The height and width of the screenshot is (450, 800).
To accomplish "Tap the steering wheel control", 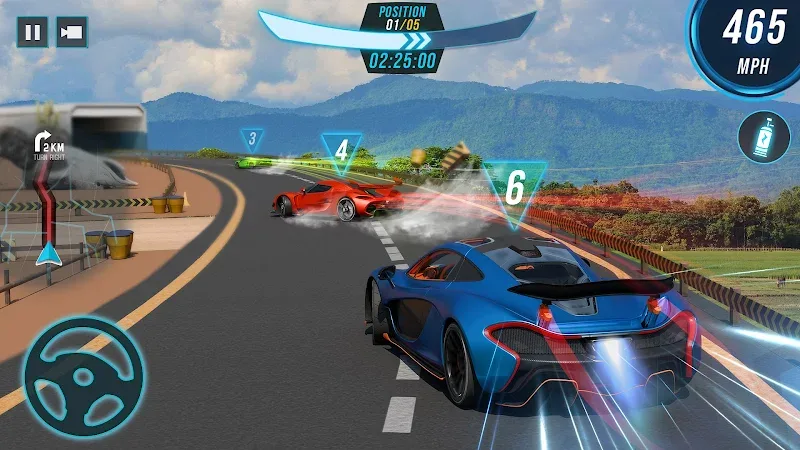I will tap(83, 377).
